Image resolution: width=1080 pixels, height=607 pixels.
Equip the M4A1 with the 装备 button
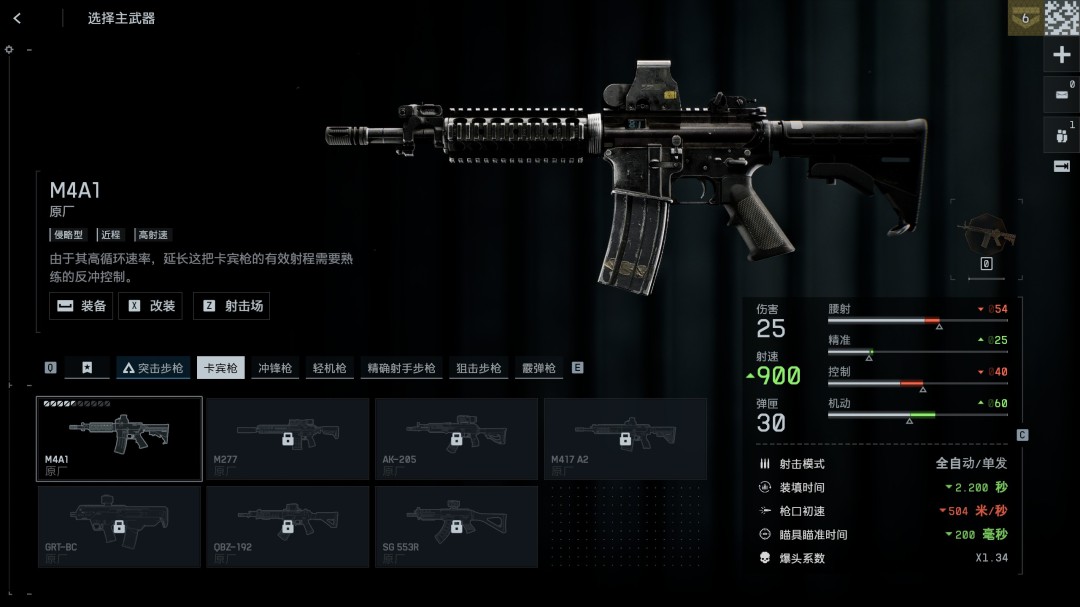(81, 306)
